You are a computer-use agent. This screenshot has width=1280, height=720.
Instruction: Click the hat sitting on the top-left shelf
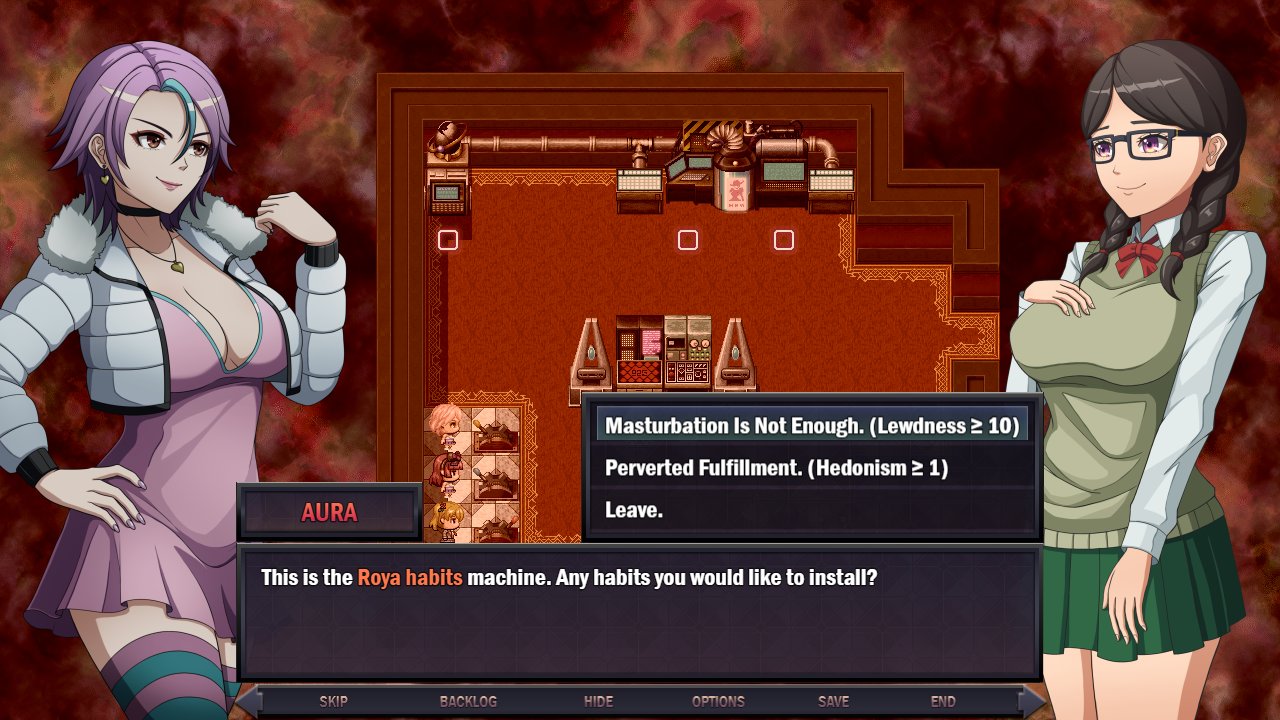[x=449, y=135]
